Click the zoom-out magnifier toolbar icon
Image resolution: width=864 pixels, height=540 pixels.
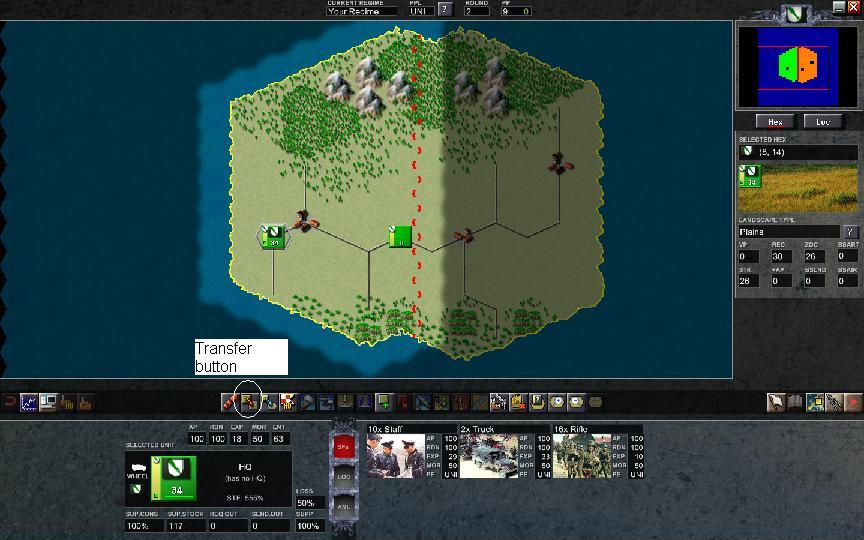tap(576, 402)
